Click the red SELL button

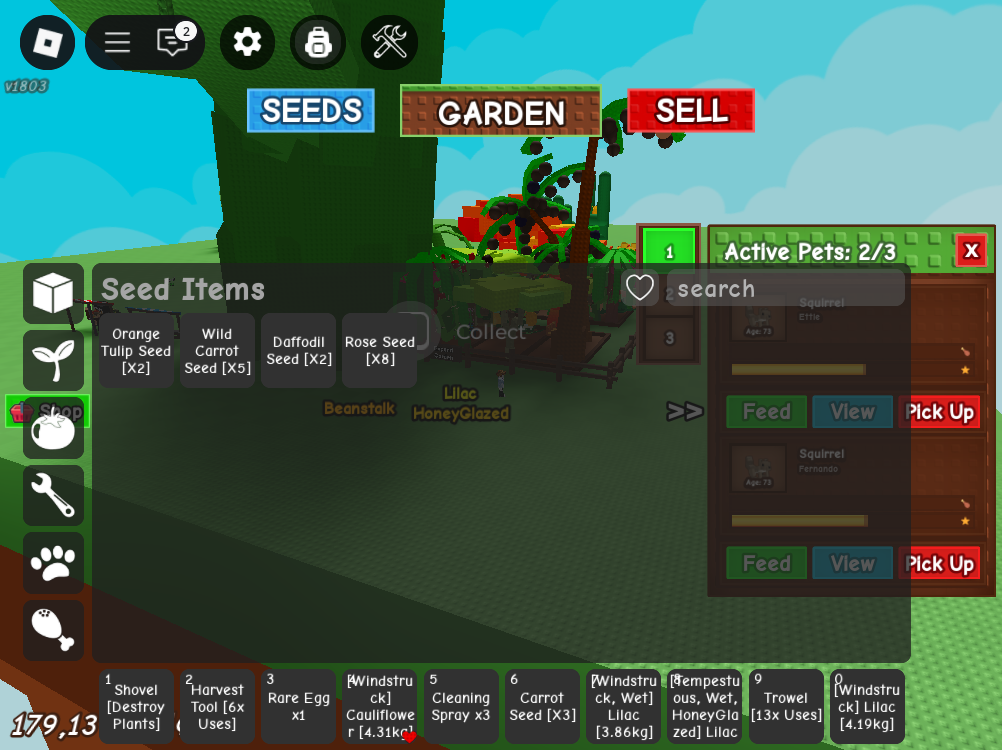[691, 110]
